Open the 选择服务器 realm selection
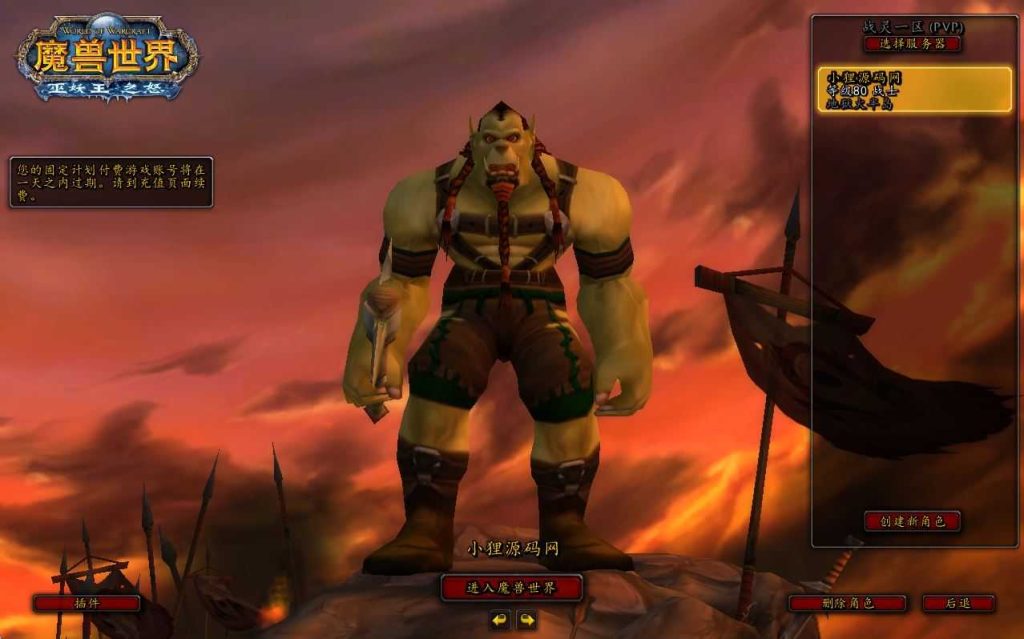 912,44
